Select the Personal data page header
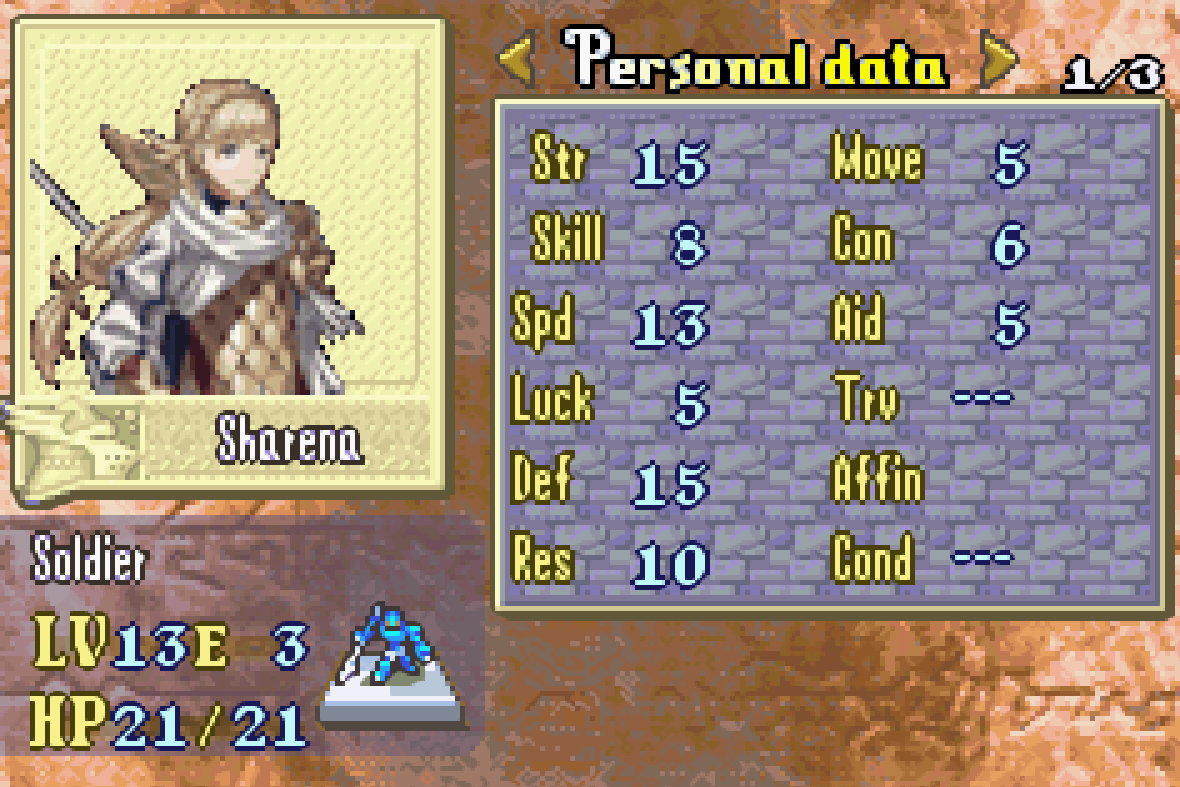1180x787 pixels. coord(756,62)
